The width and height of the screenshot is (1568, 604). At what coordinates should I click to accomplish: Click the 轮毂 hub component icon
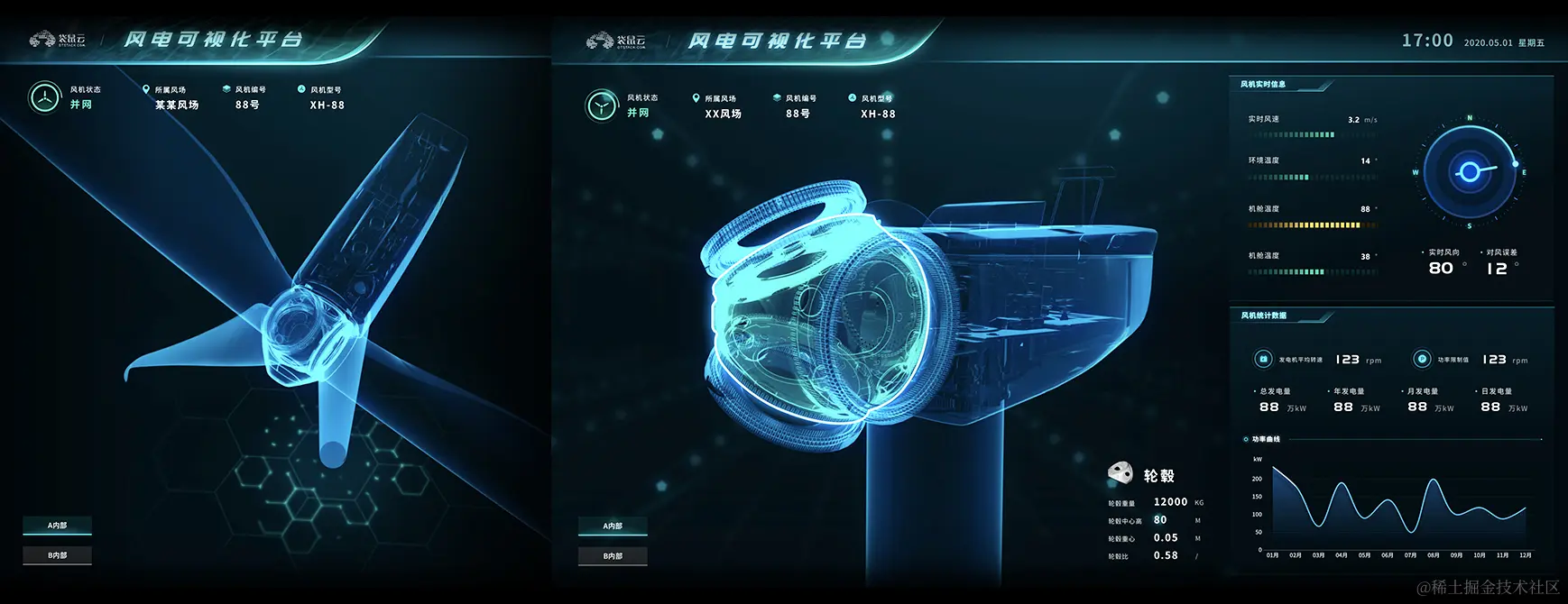point(1121,472)
